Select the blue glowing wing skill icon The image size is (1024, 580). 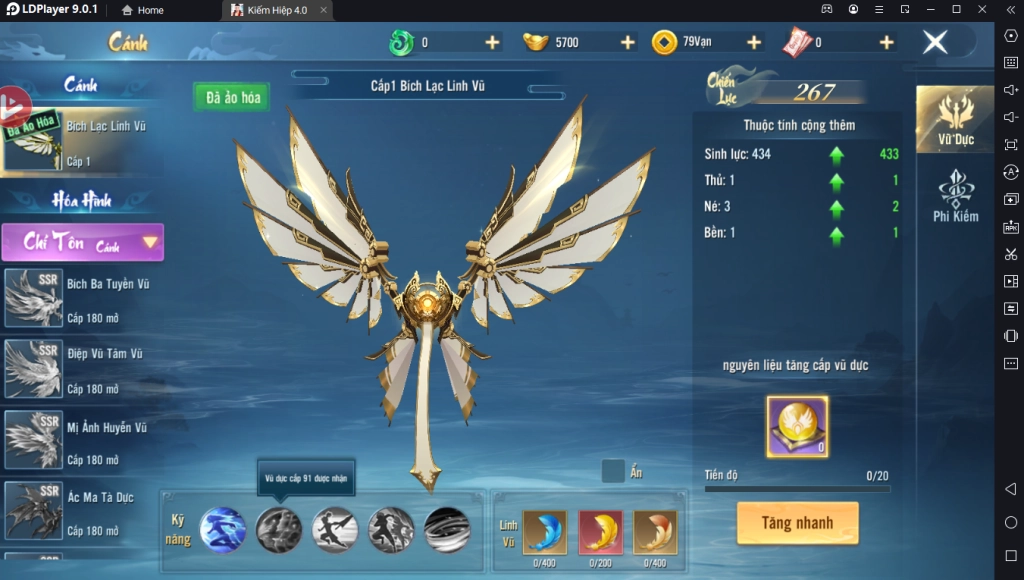(222, 529)
